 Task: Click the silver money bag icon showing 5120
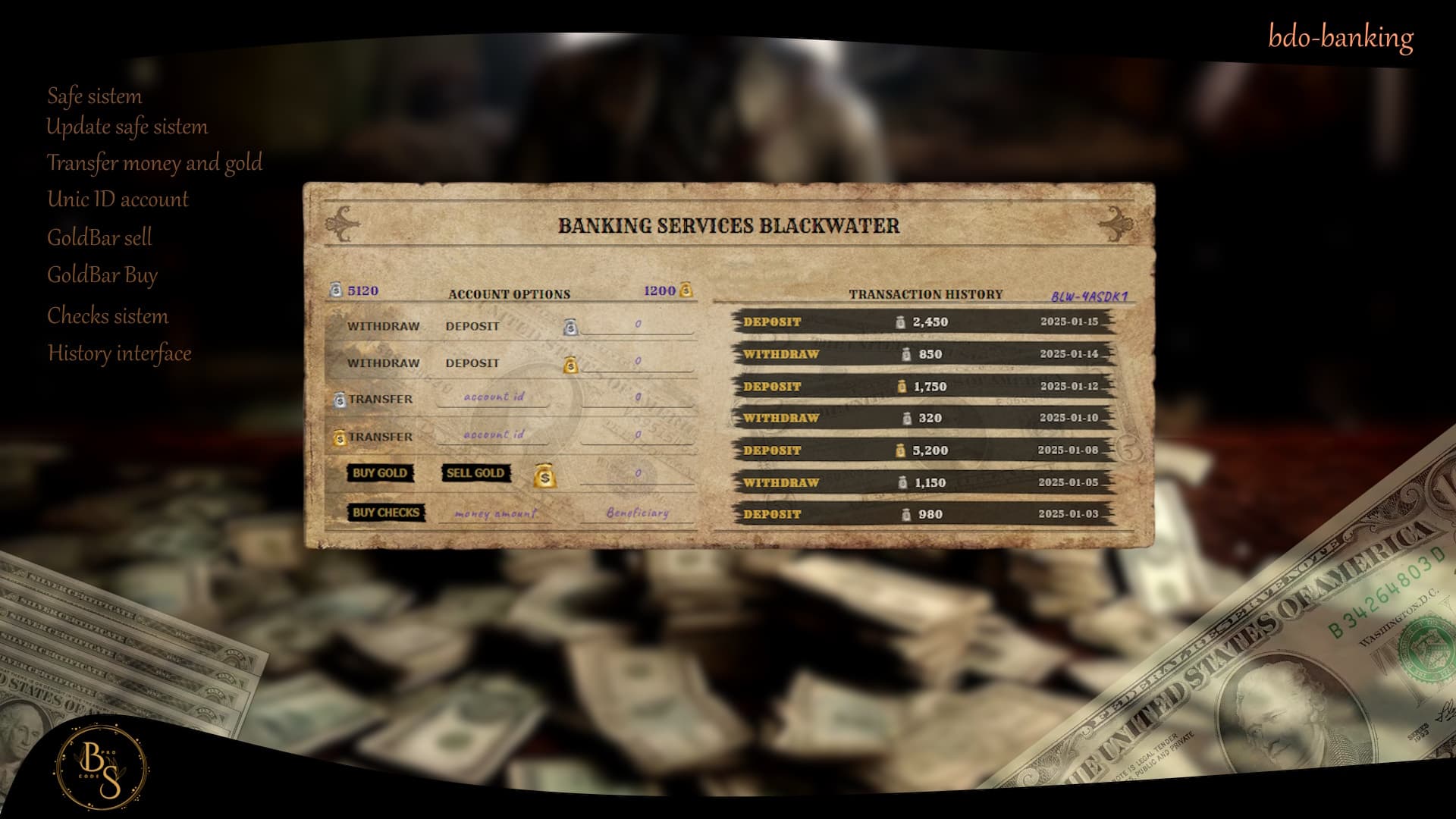click(x=334, y=290)
